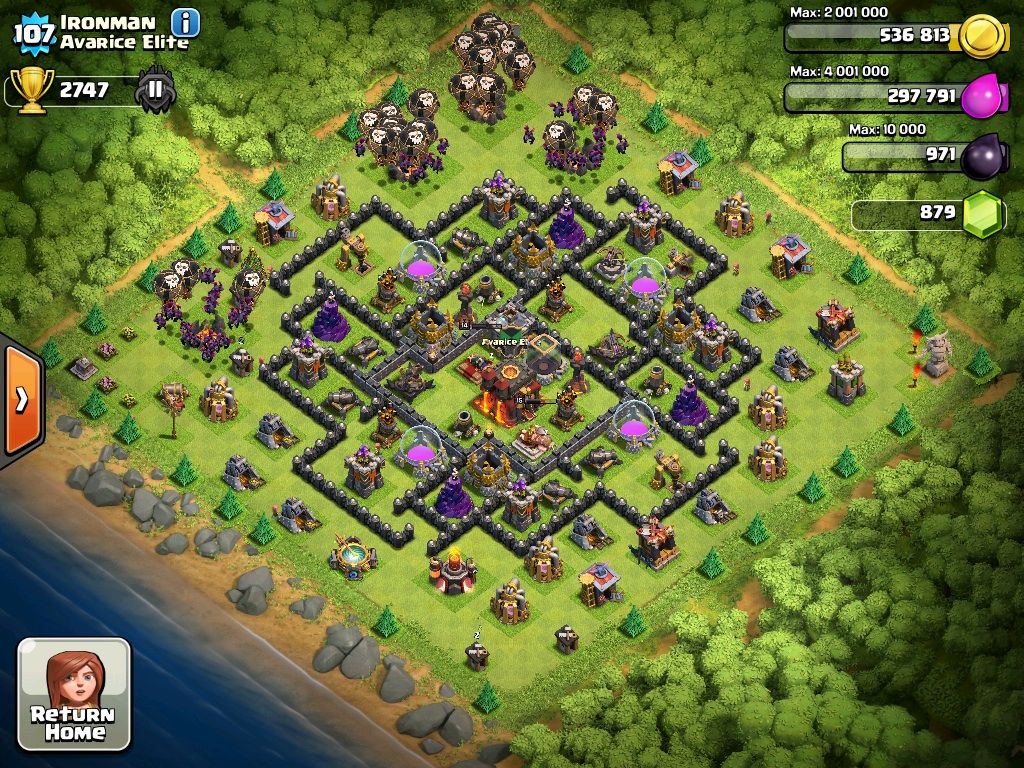
Task: Tap the level 107 experience badge
Action: click(x=33, y=33)
